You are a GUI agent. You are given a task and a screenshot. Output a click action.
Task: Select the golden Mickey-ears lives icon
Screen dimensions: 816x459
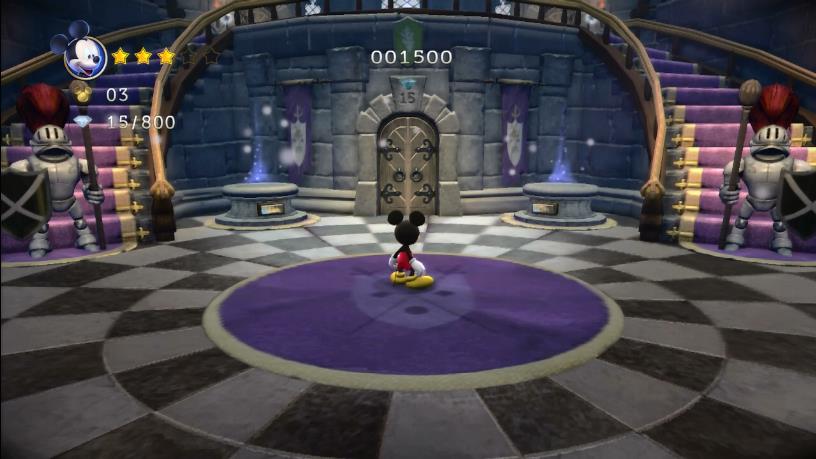(x=82, y=94)
